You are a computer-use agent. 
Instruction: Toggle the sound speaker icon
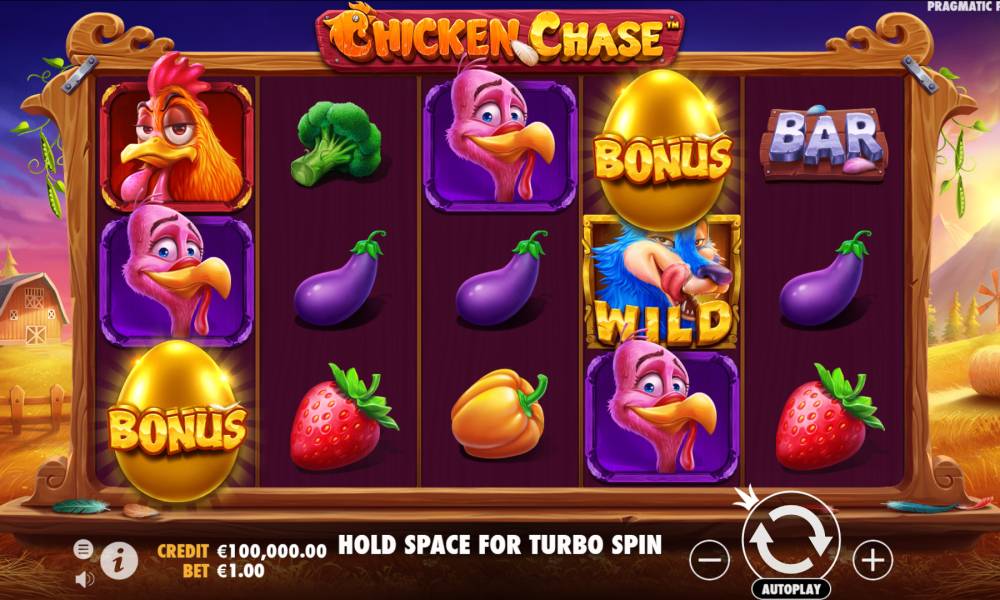click(x=84, y=578)
